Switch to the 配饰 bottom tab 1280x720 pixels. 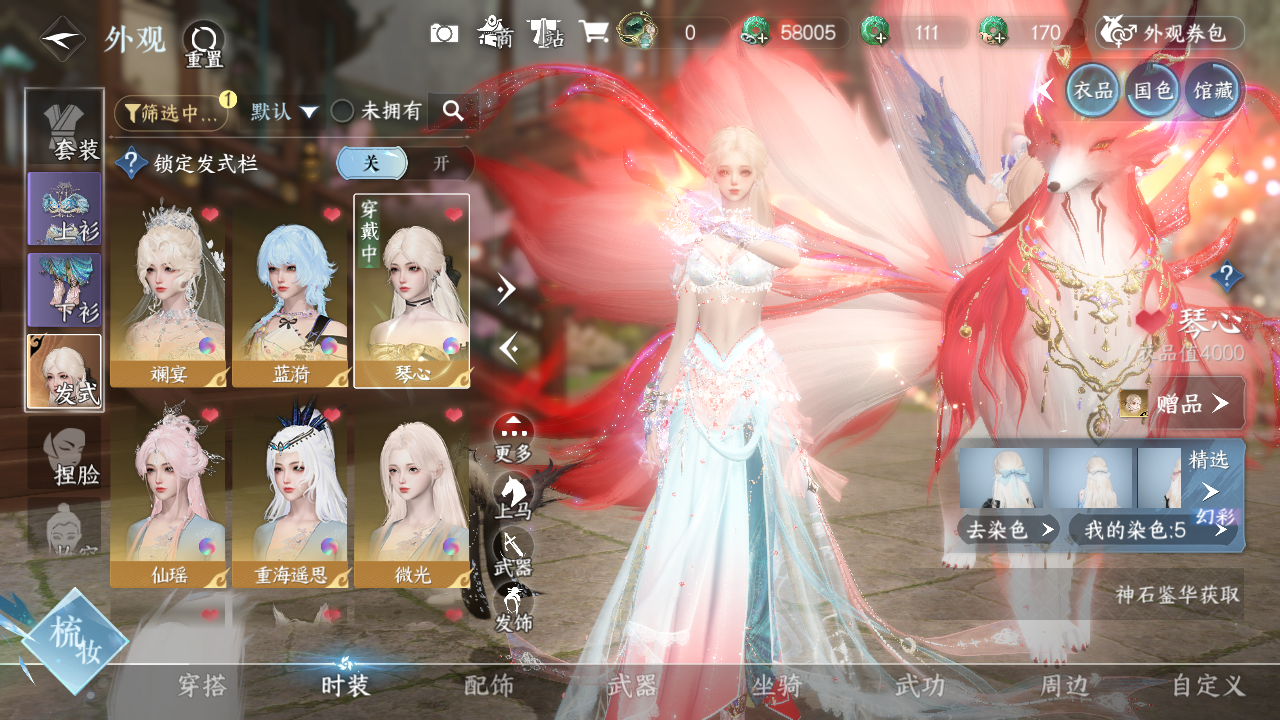(489, 685)
